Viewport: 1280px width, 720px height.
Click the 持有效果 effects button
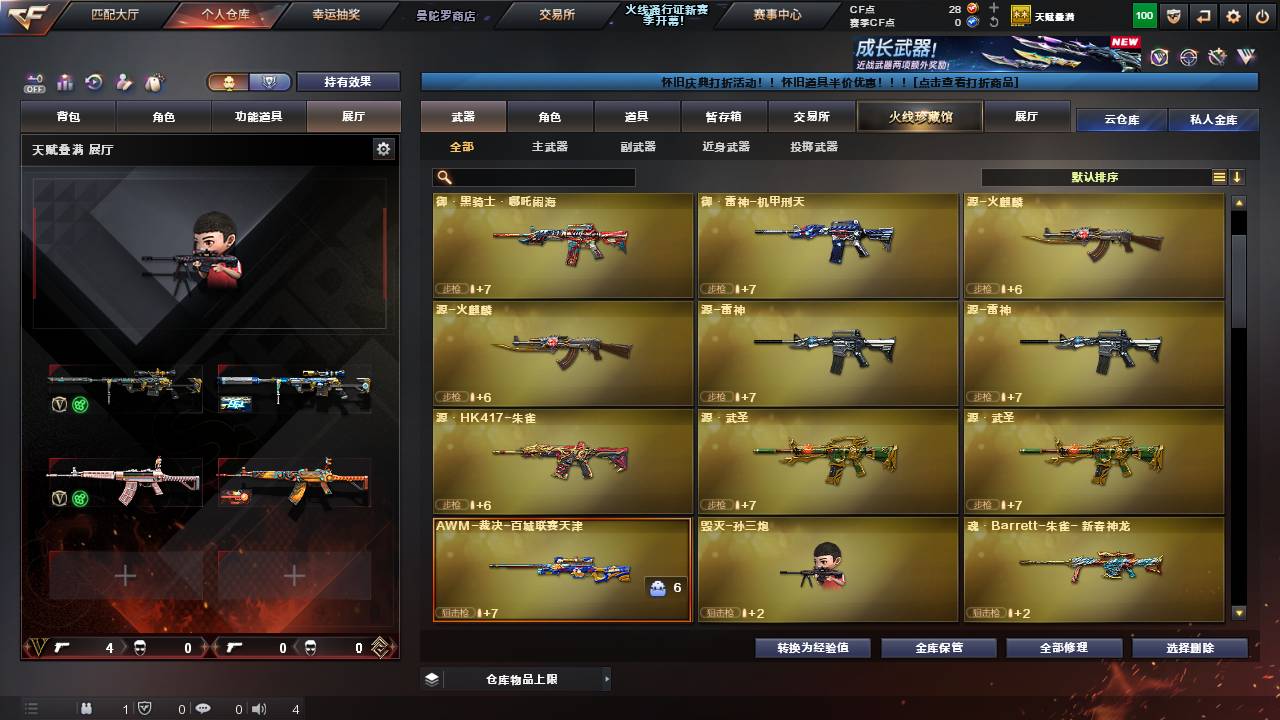pyautogui.click(x=348, y=81)
